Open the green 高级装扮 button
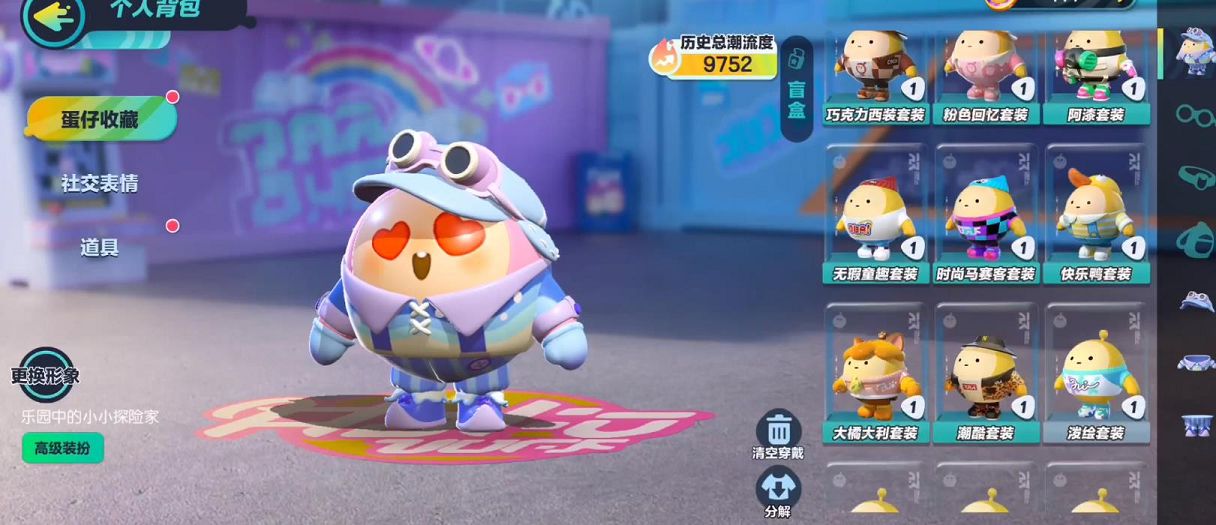The image size is (1216, 525). 62,448
